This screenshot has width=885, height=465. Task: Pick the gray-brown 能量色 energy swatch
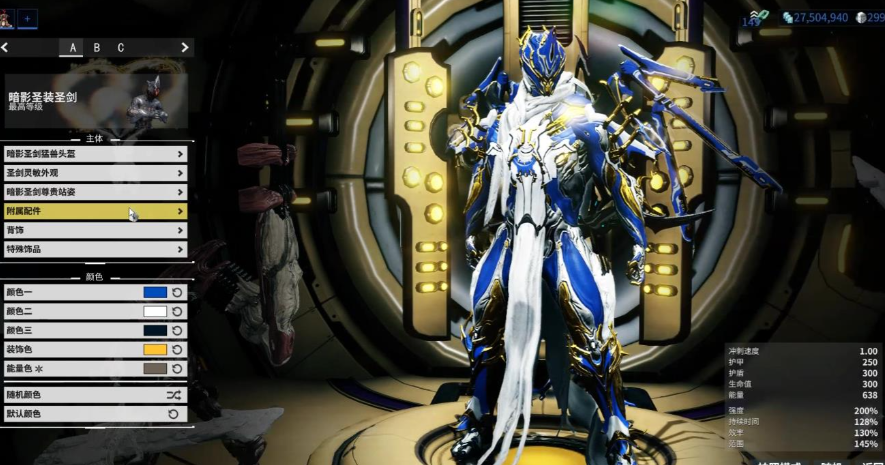(x=155, y=369)
